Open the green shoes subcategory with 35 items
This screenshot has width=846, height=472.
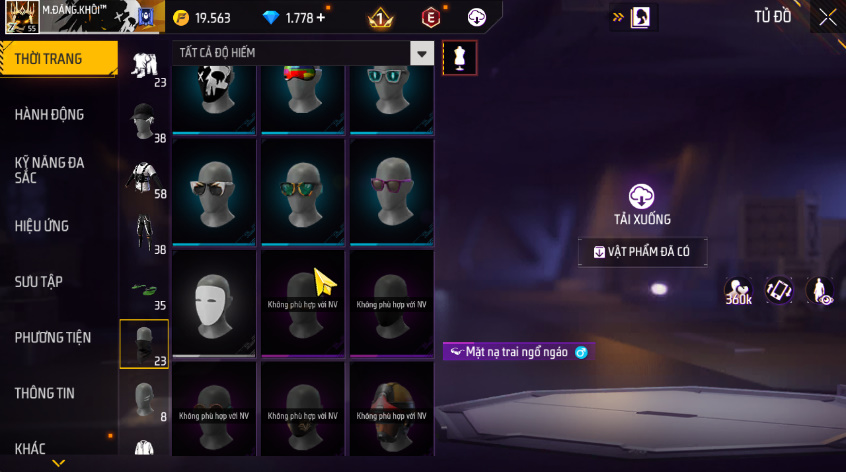(x=144, y=290)
